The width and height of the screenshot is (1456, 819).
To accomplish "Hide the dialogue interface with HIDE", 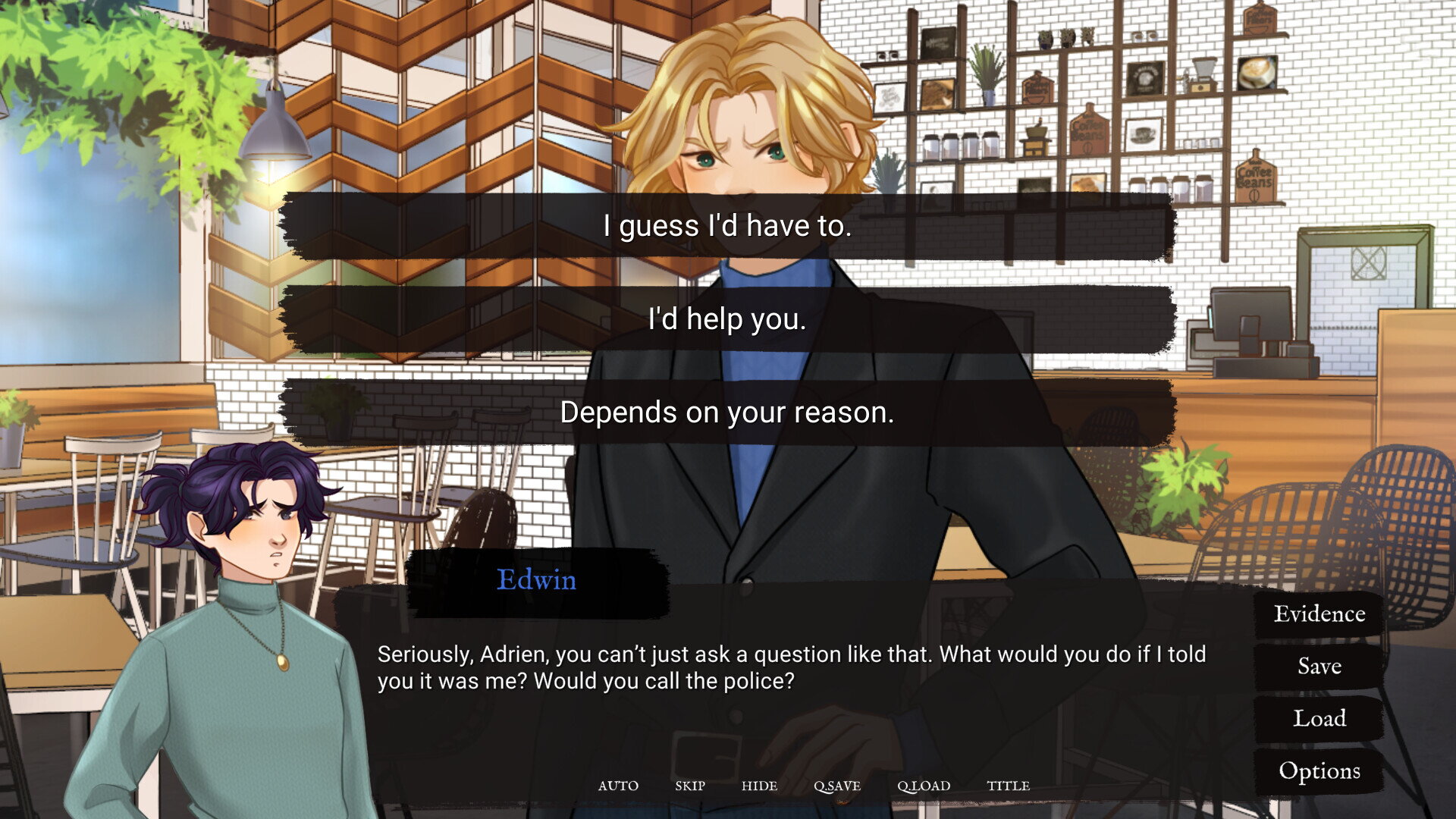I will tap(759, 786).
